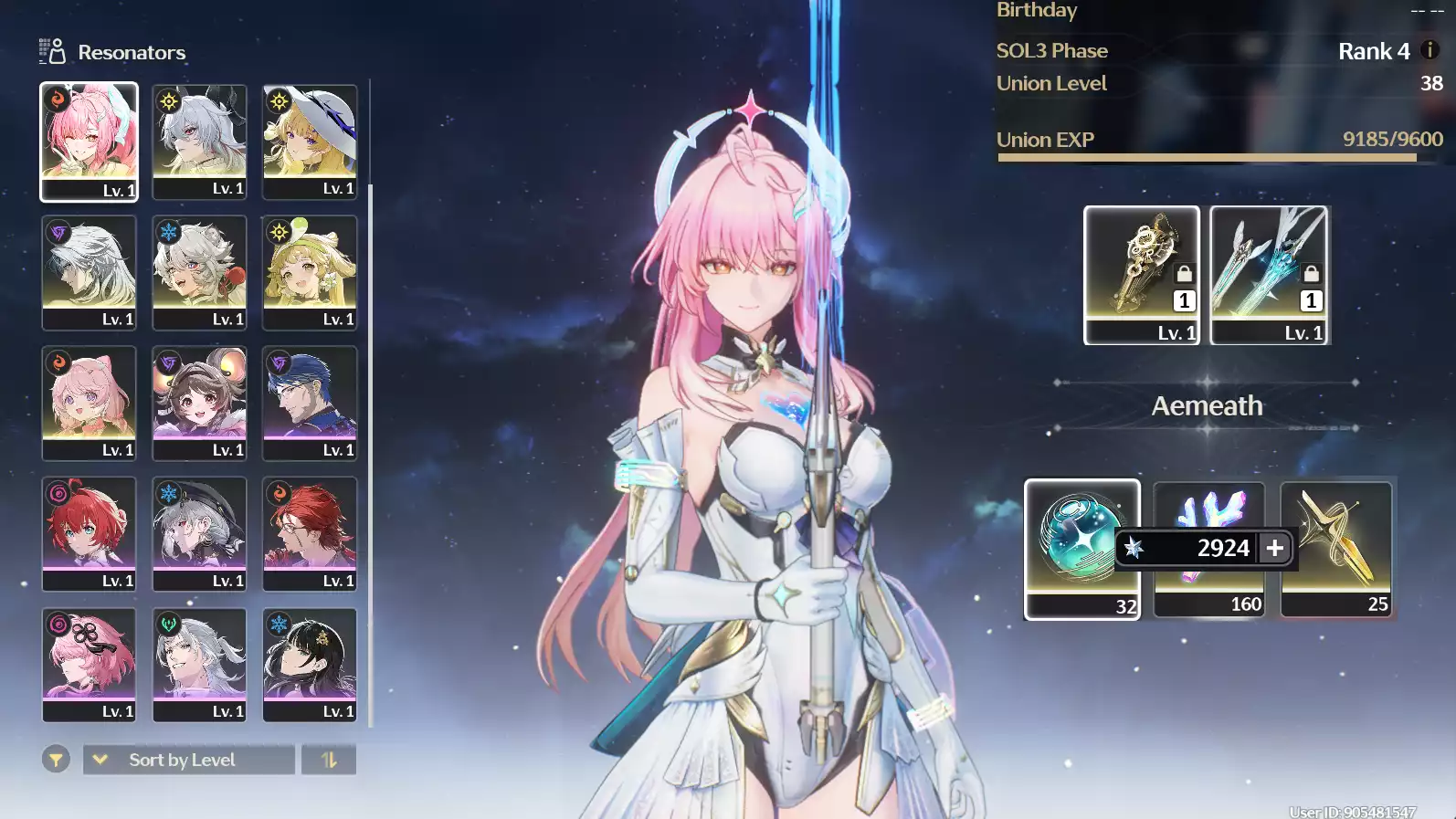1456x819 pixels.
Task: Select the golden four-point star item slot
Action: pos(1336,548)
